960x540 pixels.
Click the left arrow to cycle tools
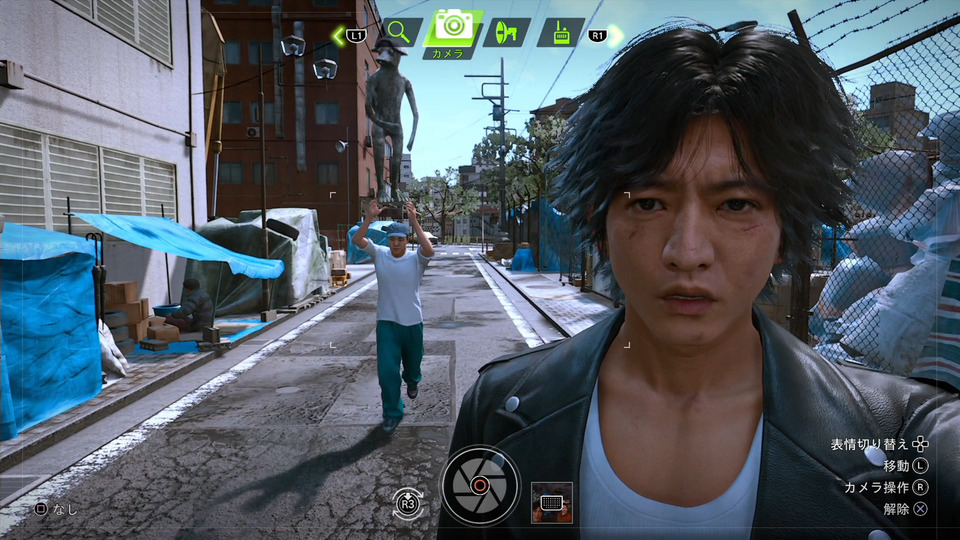click(339, 35)
